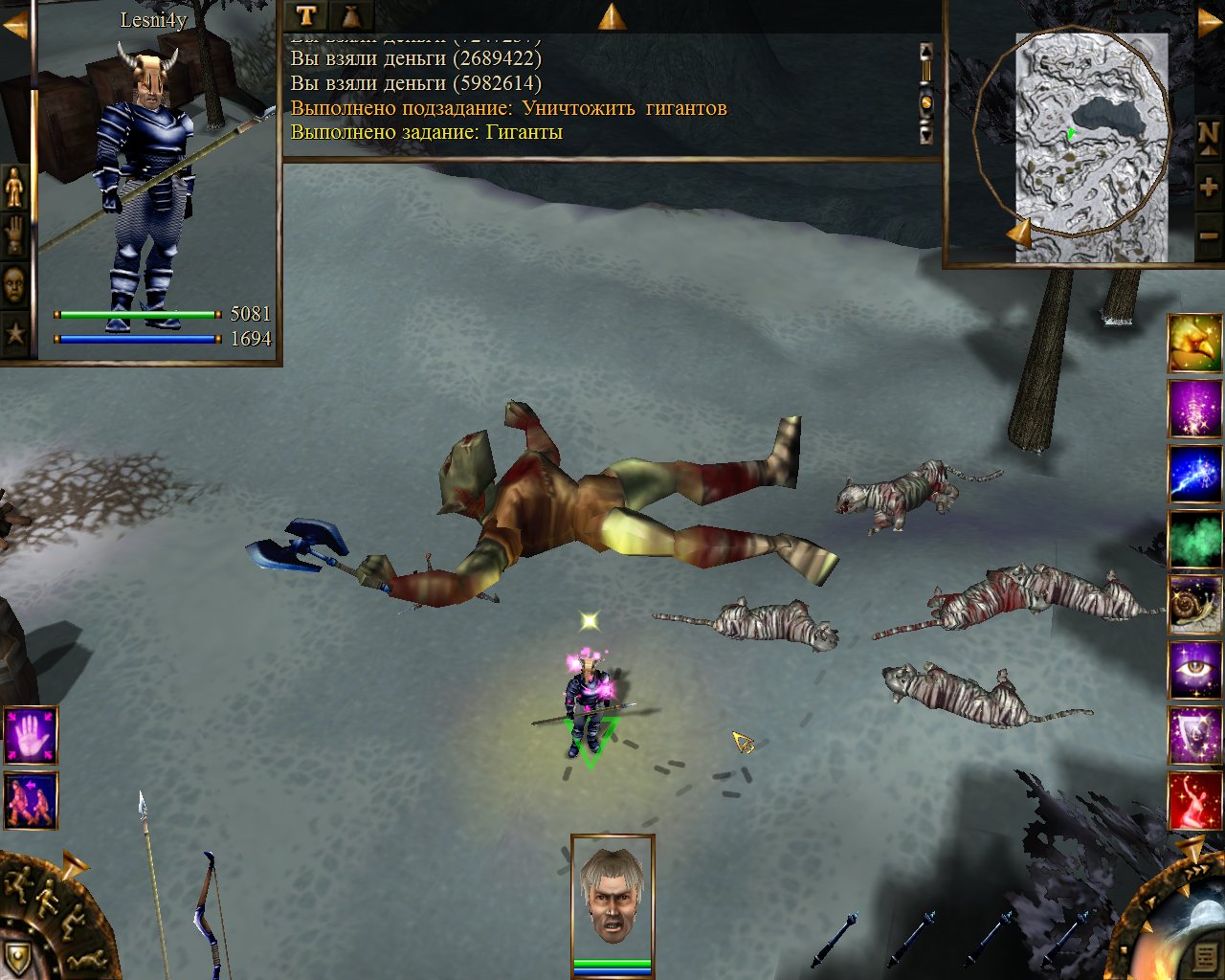Select the snail slow spell icon
The height and width of the screenshot is (980, 1225).
(1194, 604)
